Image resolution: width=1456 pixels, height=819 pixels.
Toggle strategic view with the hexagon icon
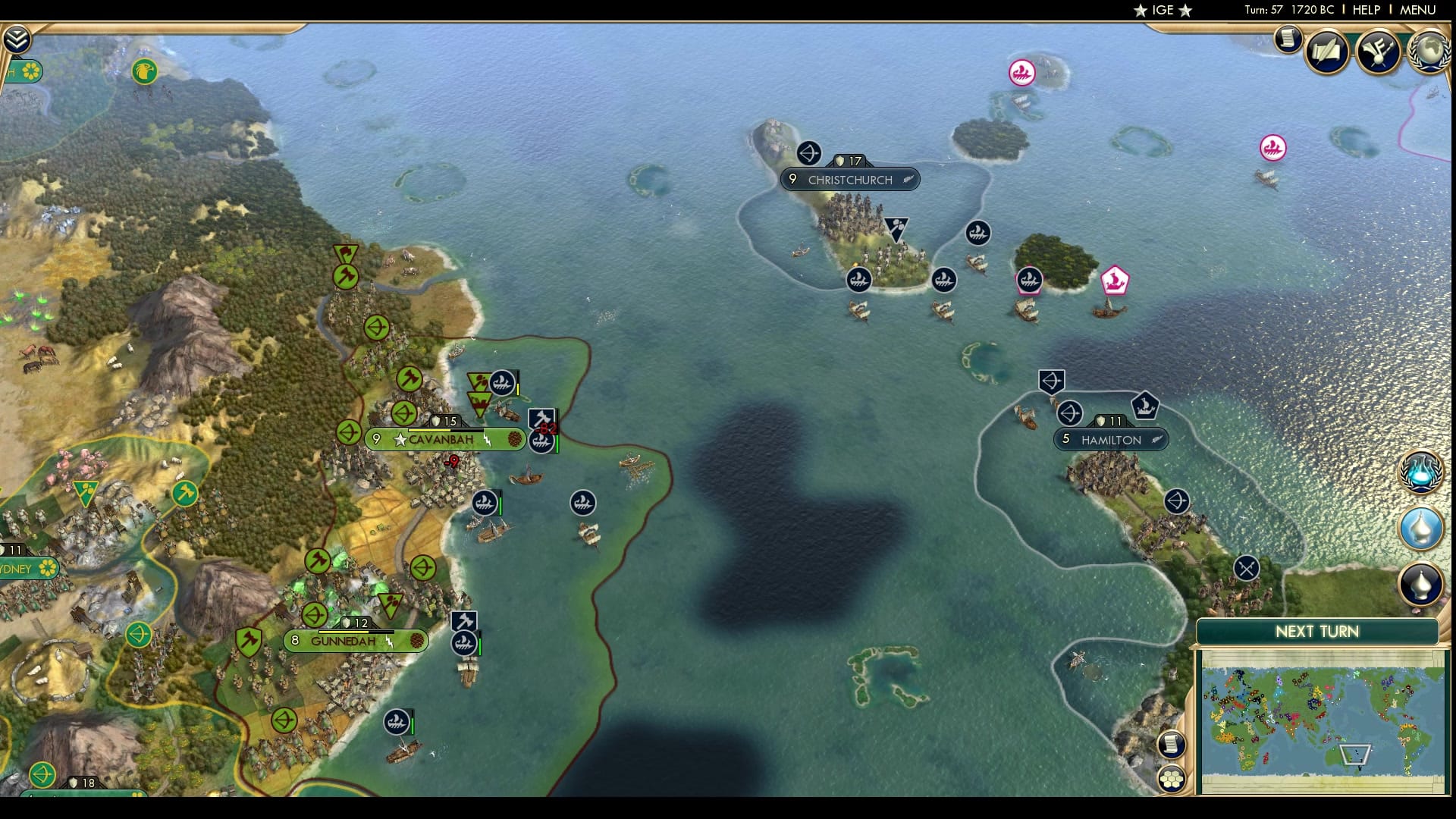point(1171,778)
